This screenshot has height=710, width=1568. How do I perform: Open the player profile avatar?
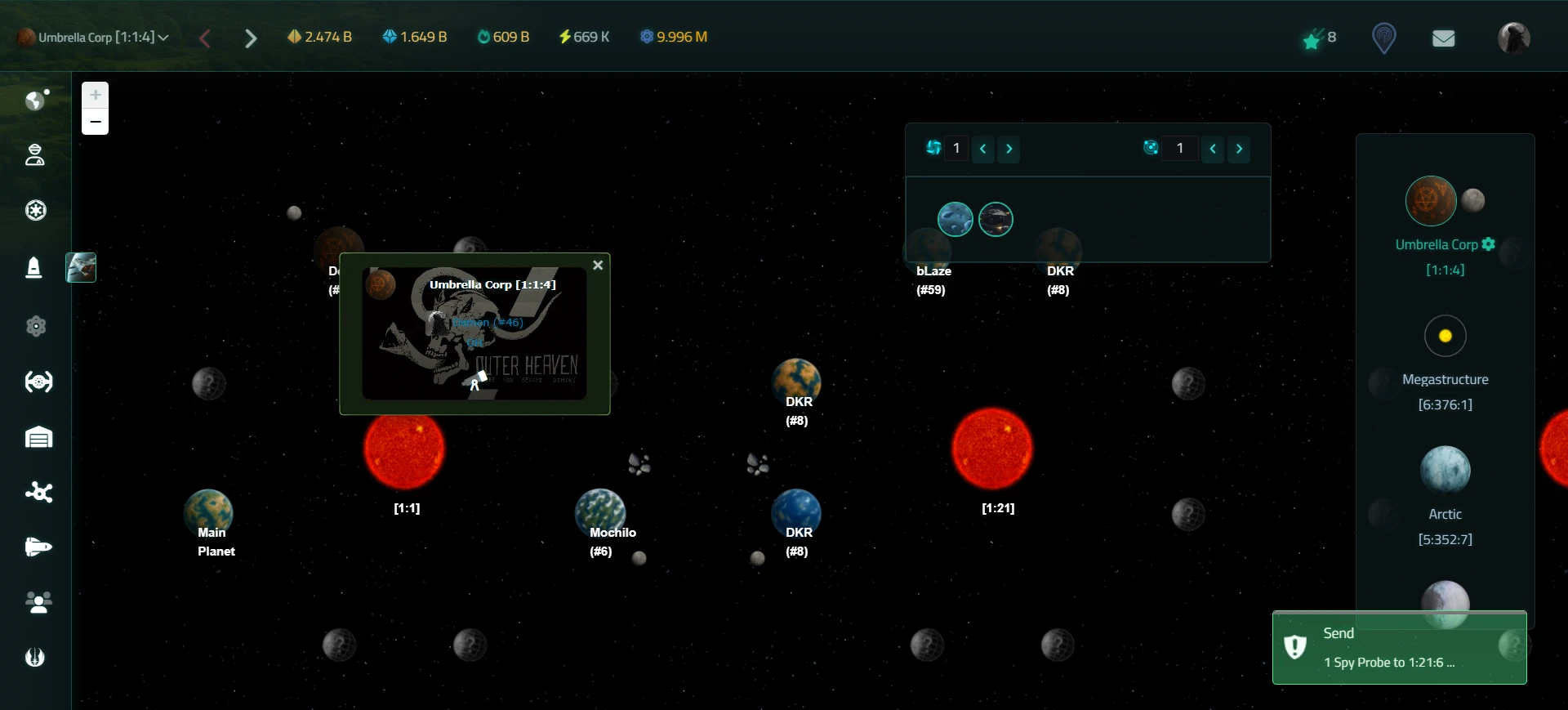[x=1513, y=38]
